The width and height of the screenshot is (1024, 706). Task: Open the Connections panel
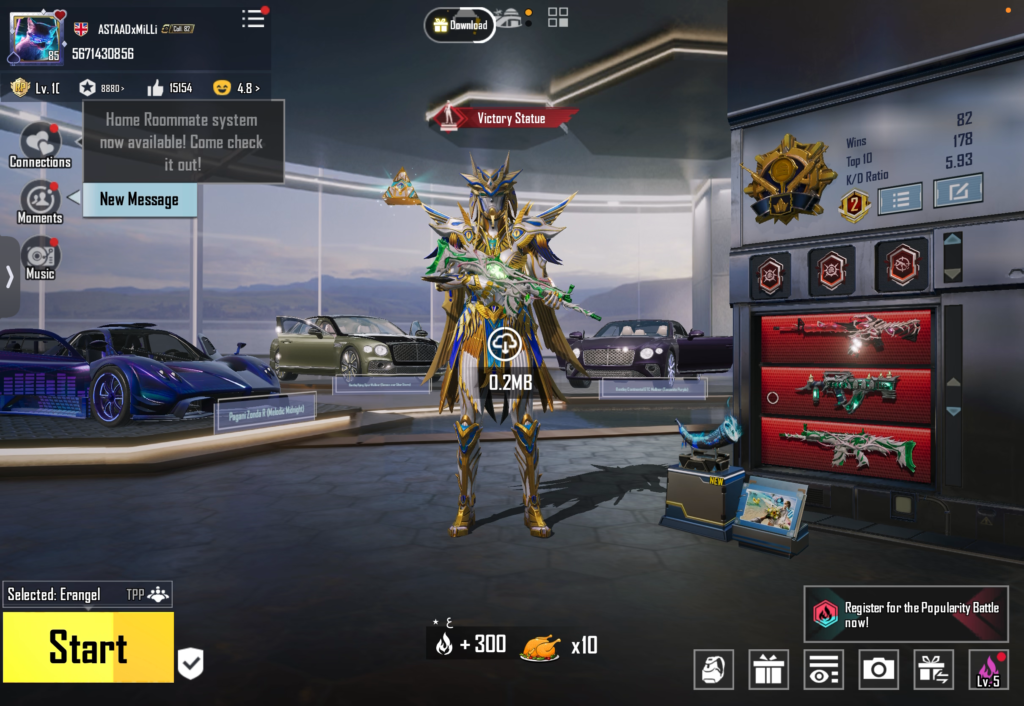(x=40, y=146)
